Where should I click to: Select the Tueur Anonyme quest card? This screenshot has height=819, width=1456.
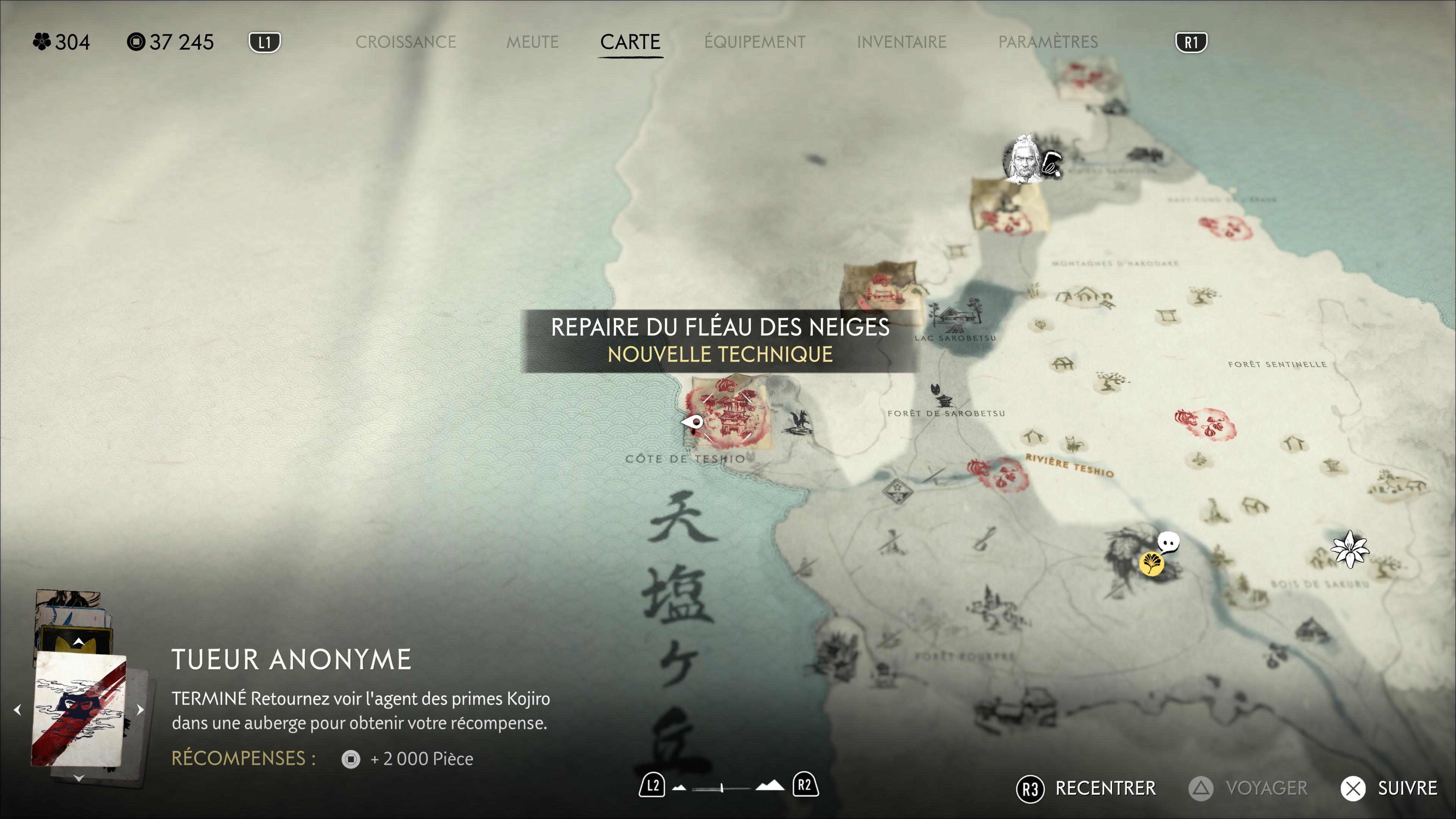79,709
